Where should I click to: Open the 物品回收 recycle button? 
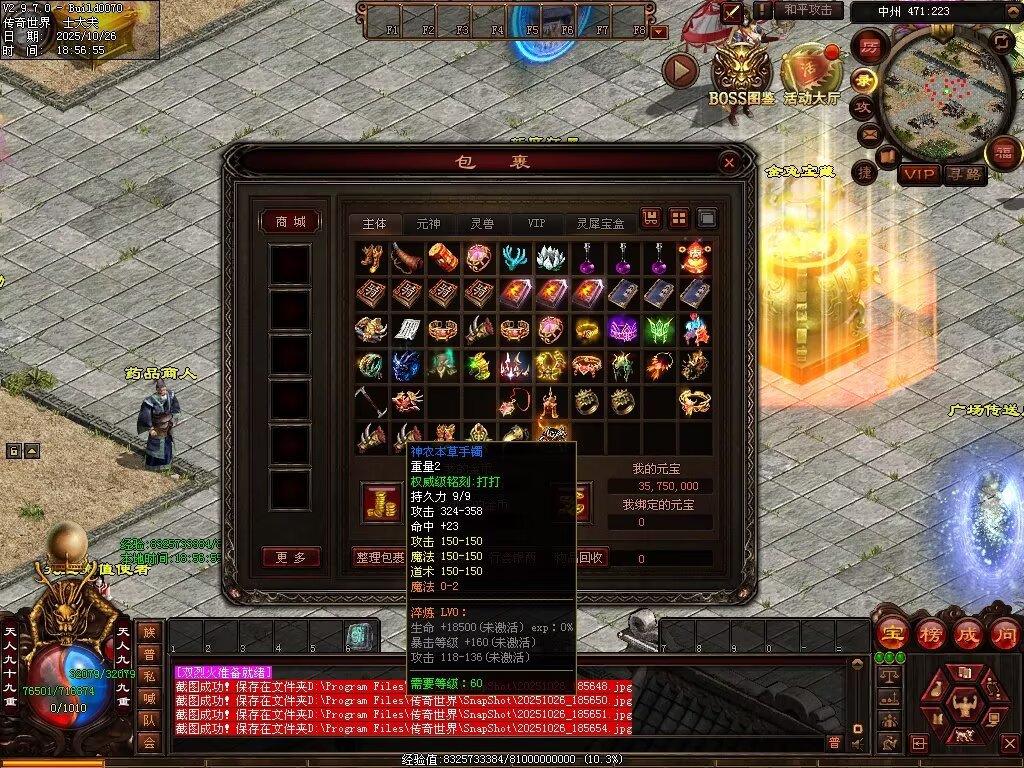coord(580,557)
